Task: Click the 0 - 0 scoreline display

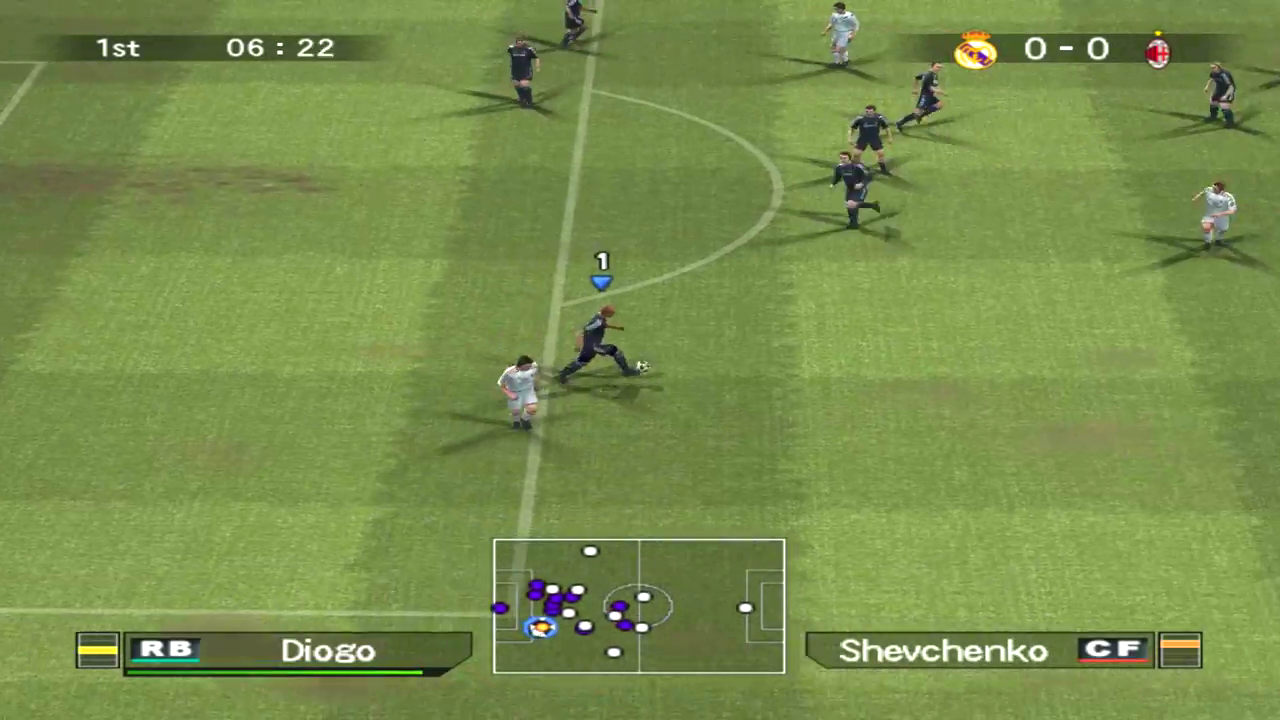Action: [x=1066, y=49]
